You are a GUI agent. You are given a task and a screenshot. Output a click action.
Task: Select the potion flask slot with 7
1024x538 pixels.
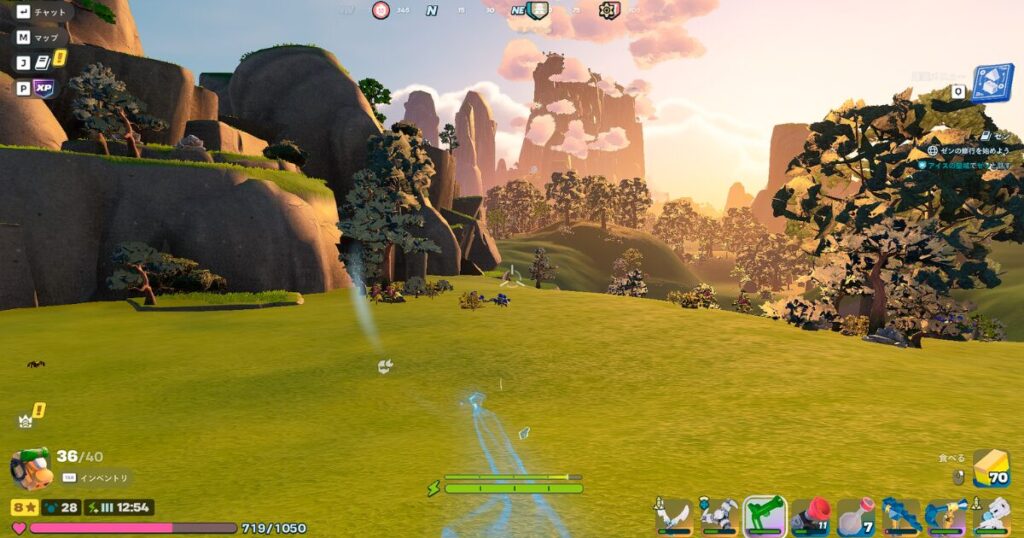click(x=855, y=515)
